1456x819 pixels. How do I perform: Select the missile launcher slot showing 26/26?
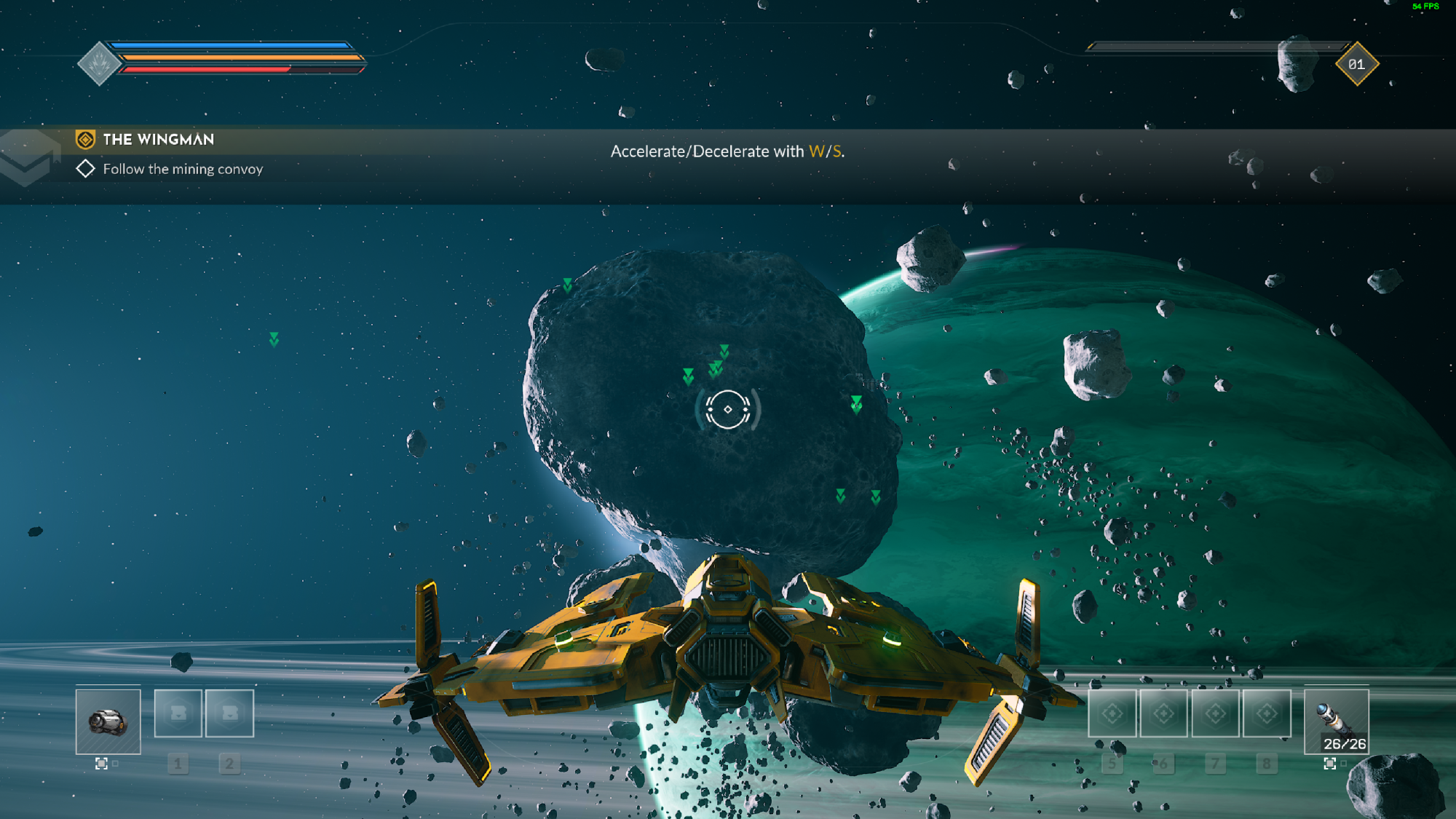pyautogui.click(x=1336, y=721)
